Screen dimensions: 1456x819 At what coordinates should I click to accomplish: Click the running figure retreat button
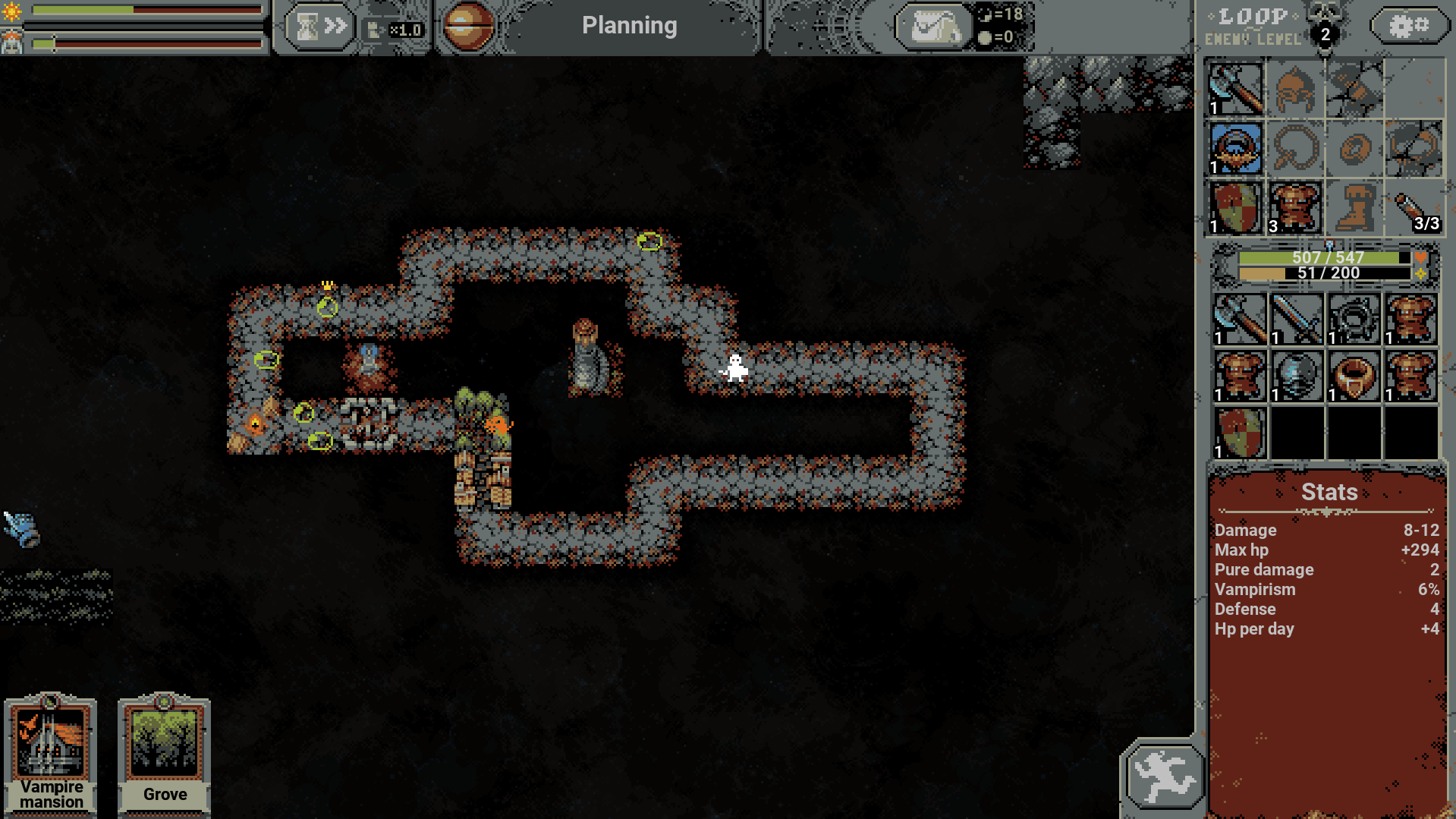1162,776
